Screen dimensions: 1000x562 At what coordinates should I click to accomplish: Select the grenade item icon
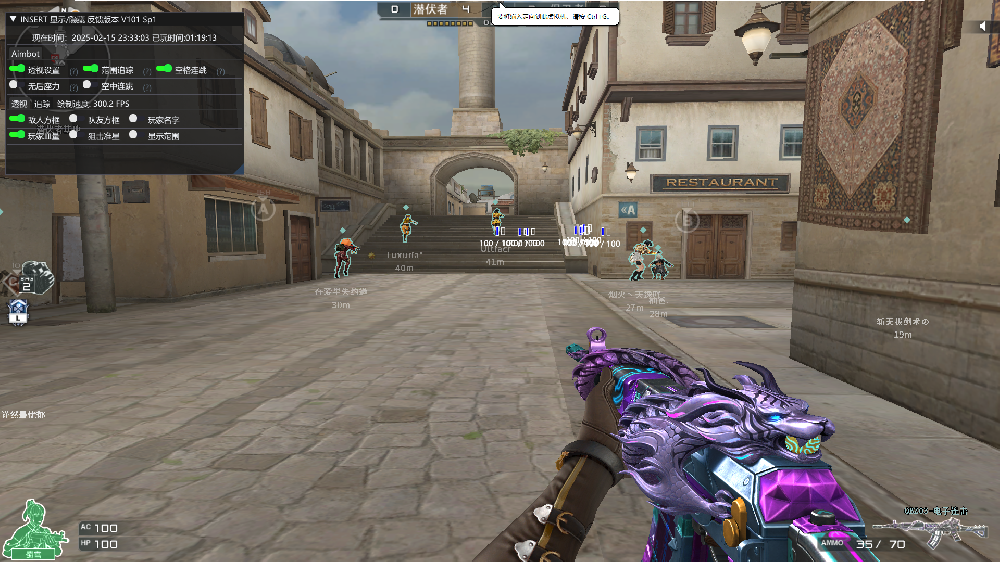click(x=37, y=275)
